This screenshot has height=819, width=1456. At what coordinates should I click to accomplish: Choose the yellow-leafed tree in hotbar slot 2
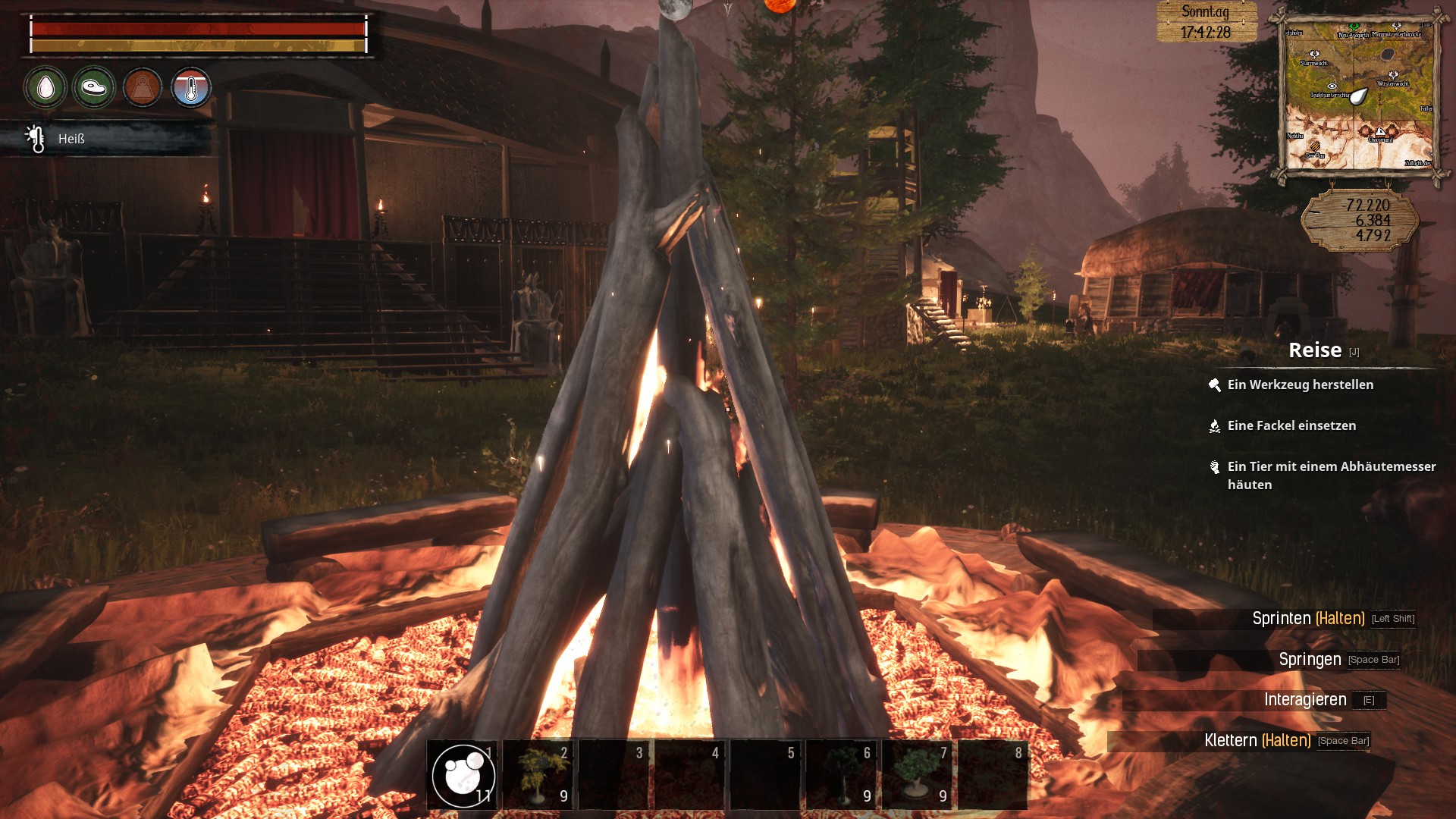click(538, 775)
